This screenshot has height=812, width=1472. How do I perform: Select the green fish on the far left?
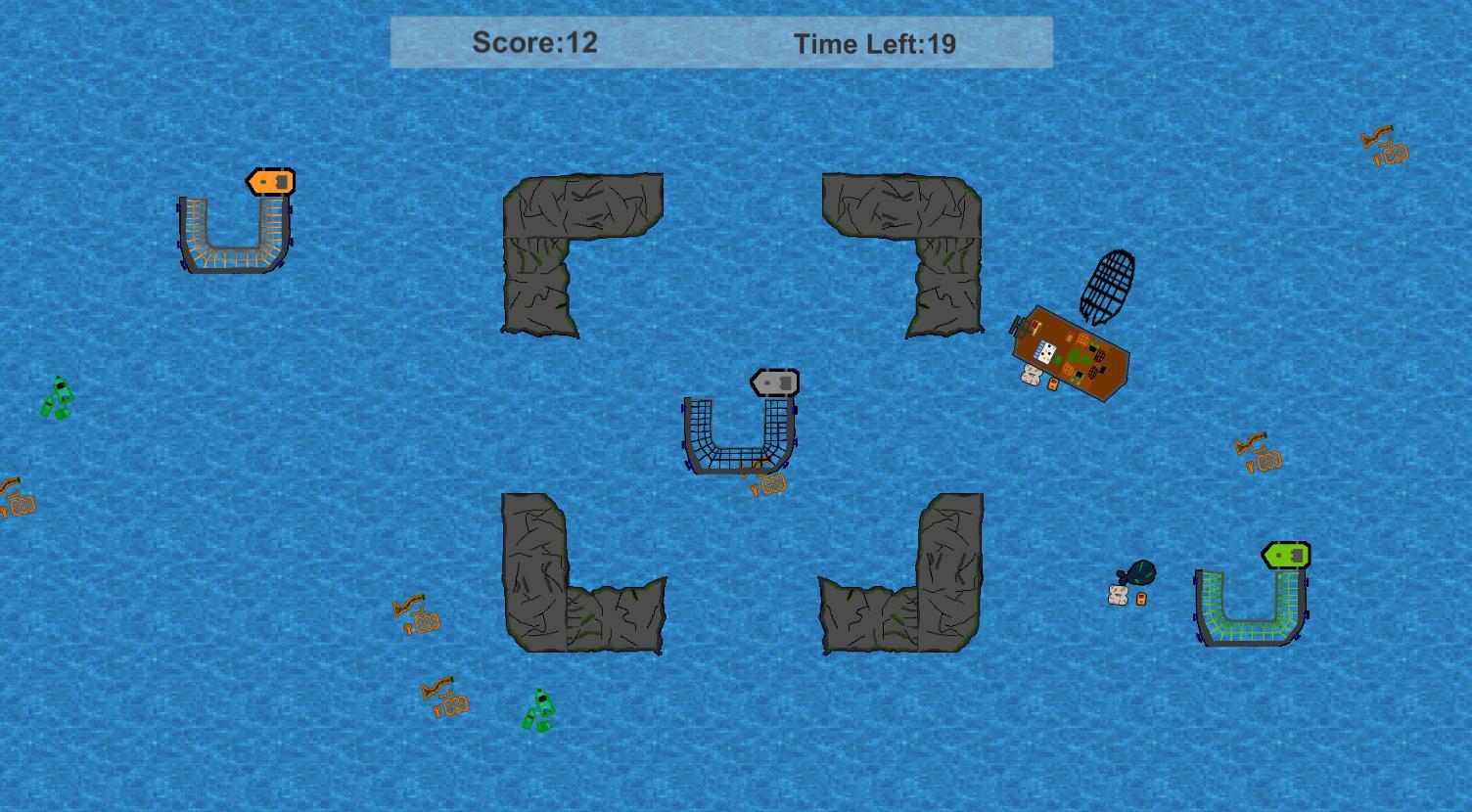click(58, 397)
